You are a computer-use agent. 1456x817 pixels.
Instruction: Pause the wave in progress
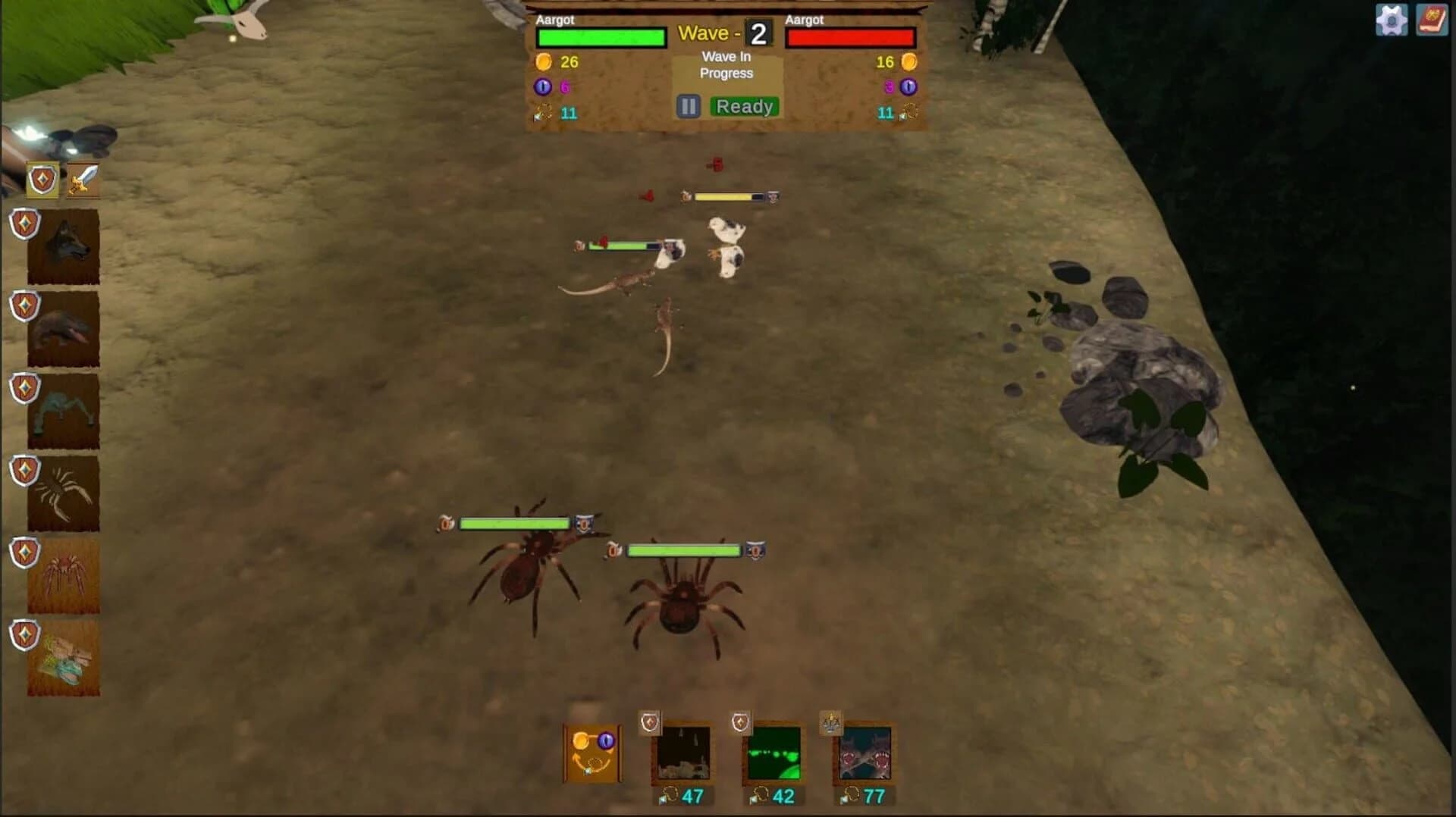coord(687,106)
